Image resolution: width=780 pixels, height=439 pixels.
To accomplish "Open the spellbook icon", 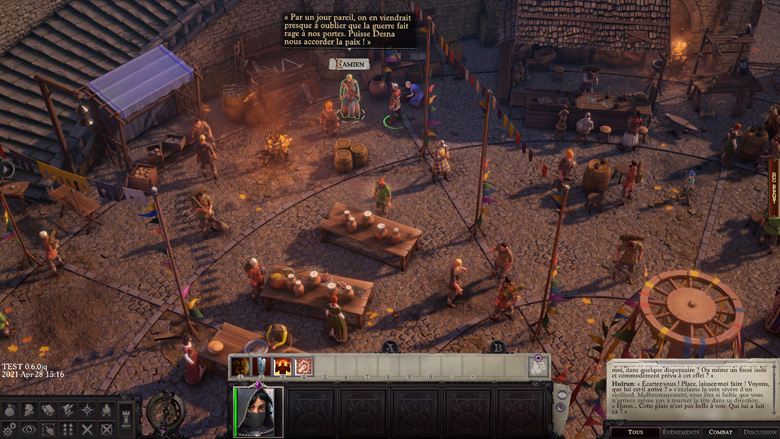I will pyautogui.click(x=48, y=410).
